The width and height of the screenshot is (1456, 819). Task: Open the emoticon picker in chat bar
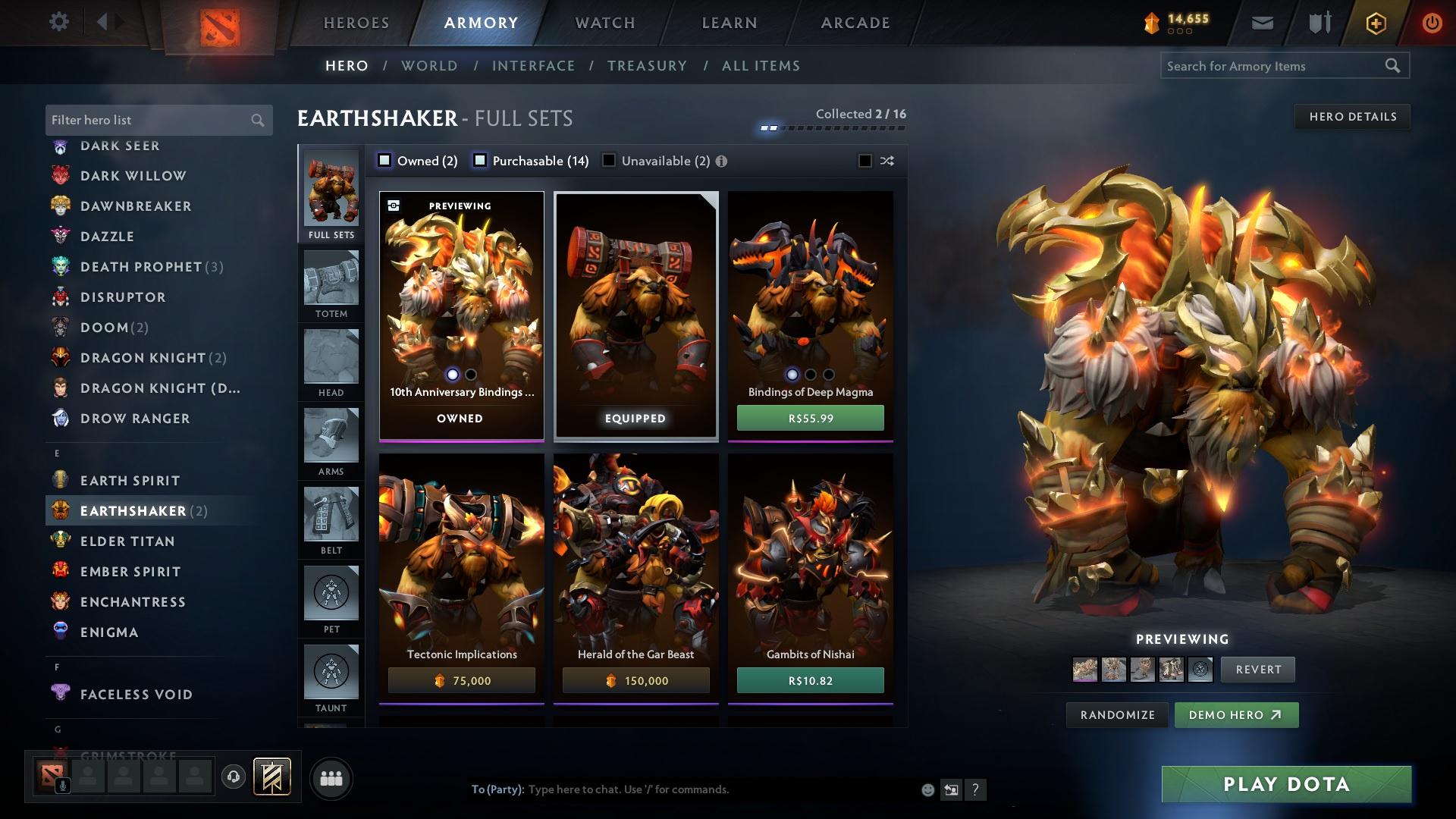927,789
